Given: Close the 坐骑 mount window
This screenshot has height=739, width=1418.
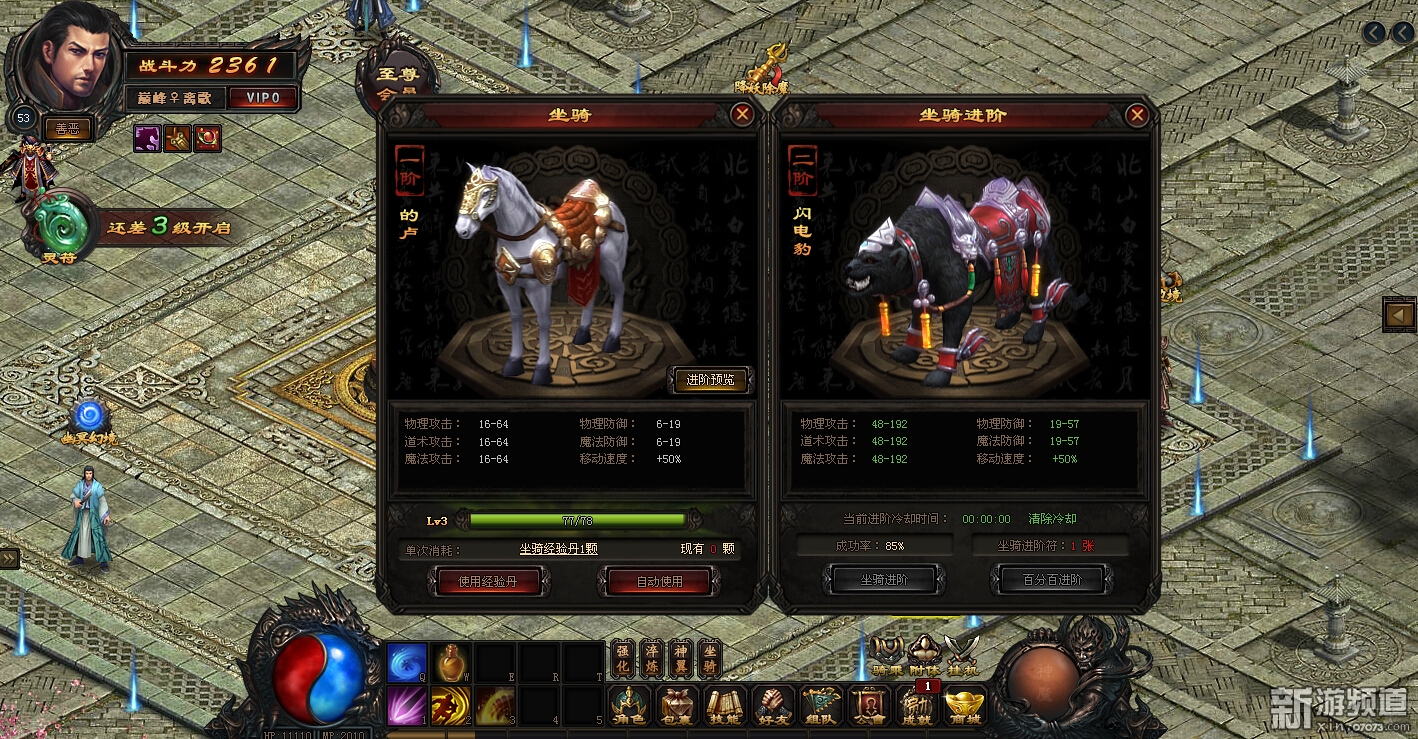Looking at the screenshot, I should pyautogui.click(x=742, y=115).
